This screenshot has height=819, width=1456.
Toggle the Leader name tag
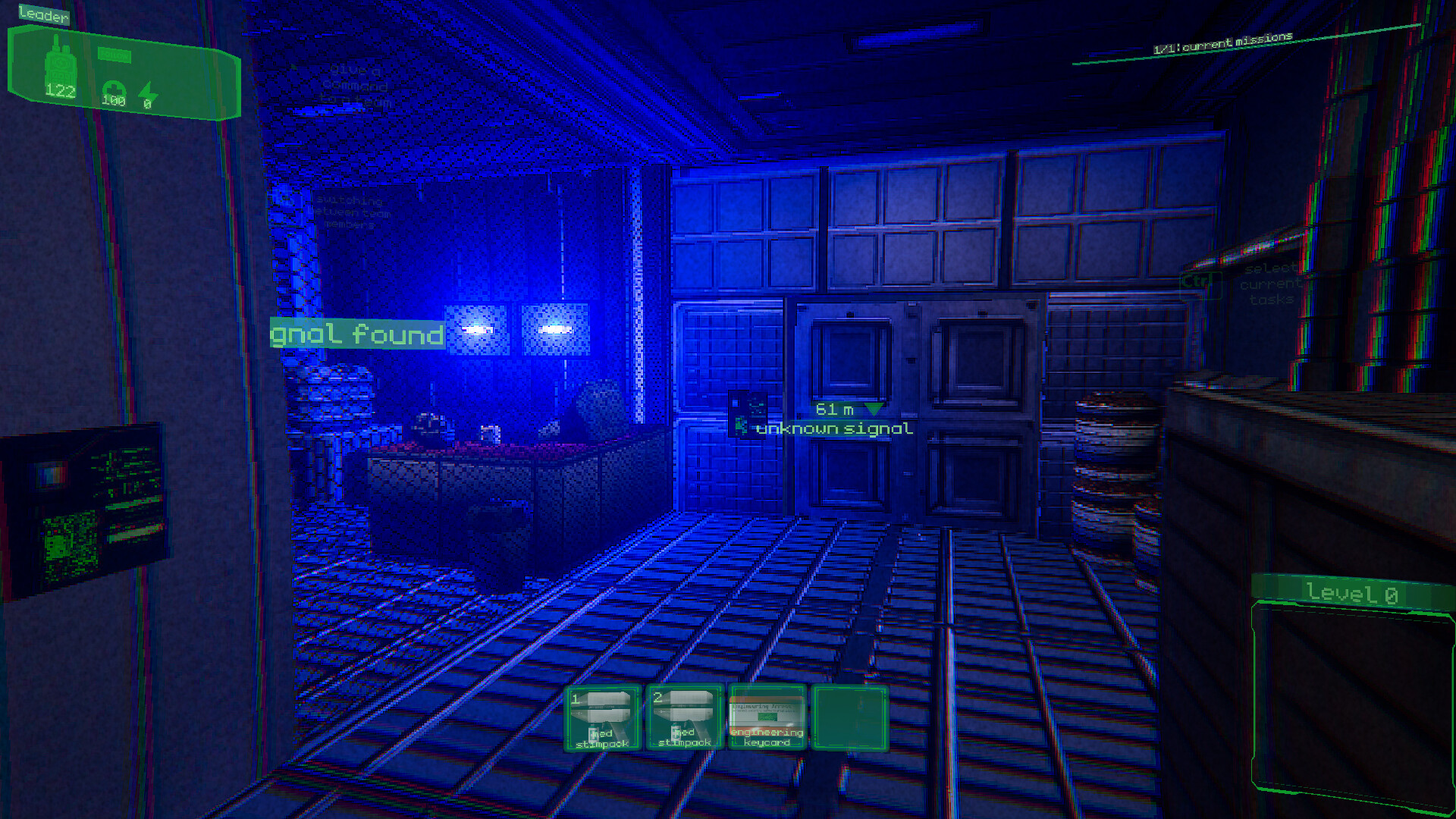pos(43,14)
